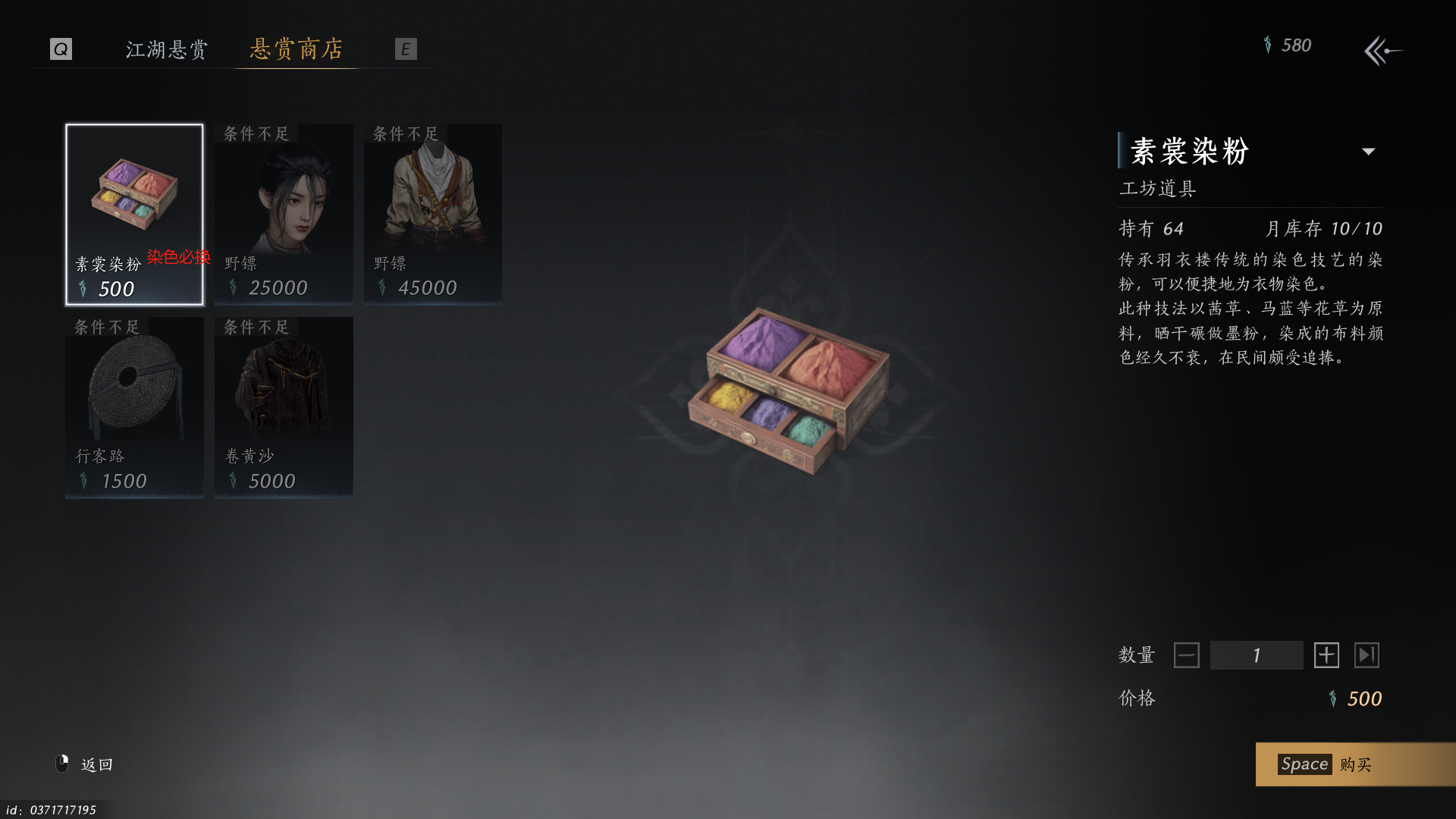Set quantity to maximum with skip-end button
This screenshot has width=1456, height=819.
pos(1367,655)
